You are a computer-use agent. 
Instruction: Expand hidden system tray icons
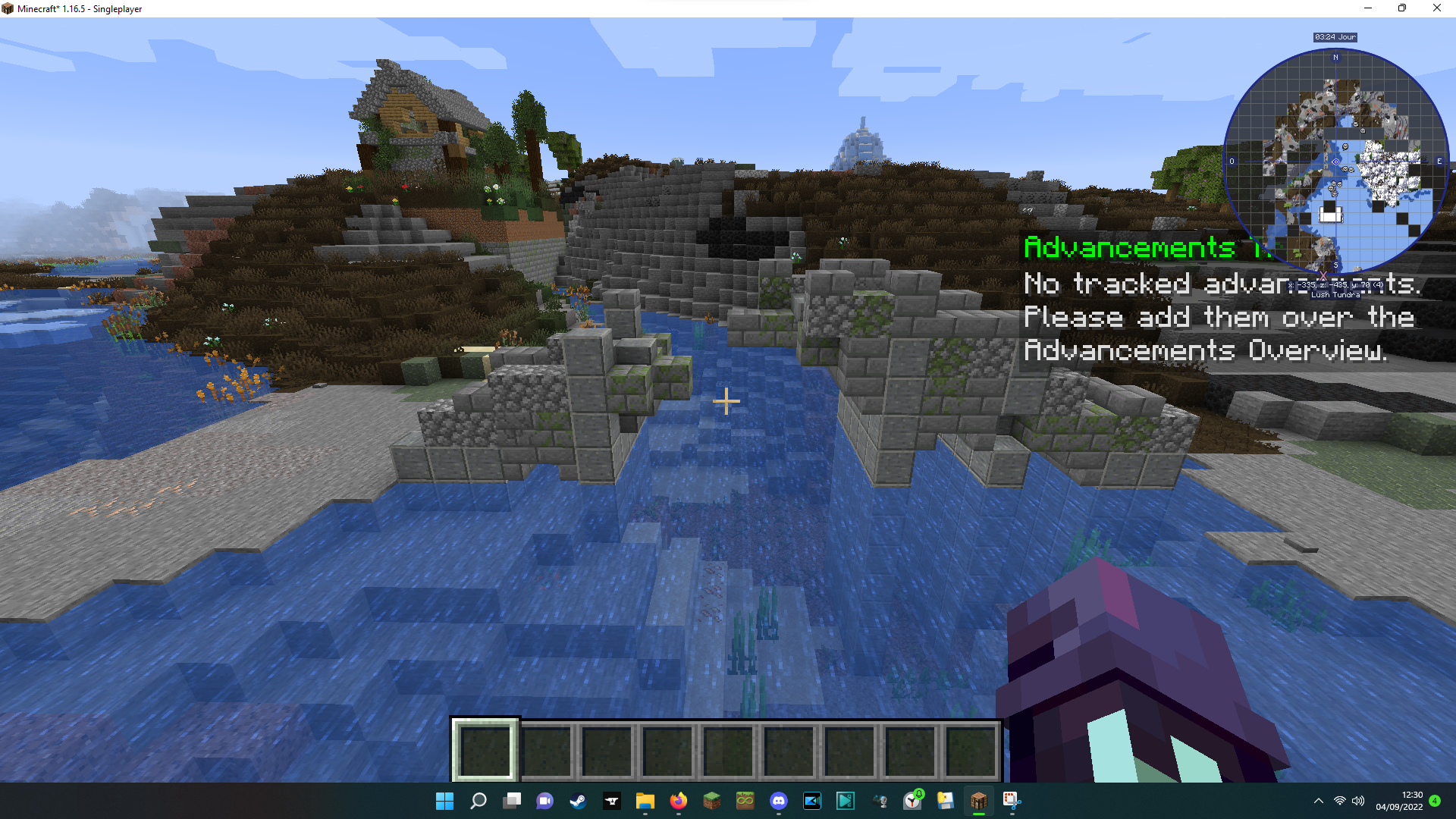click(x=1318, y=801)
